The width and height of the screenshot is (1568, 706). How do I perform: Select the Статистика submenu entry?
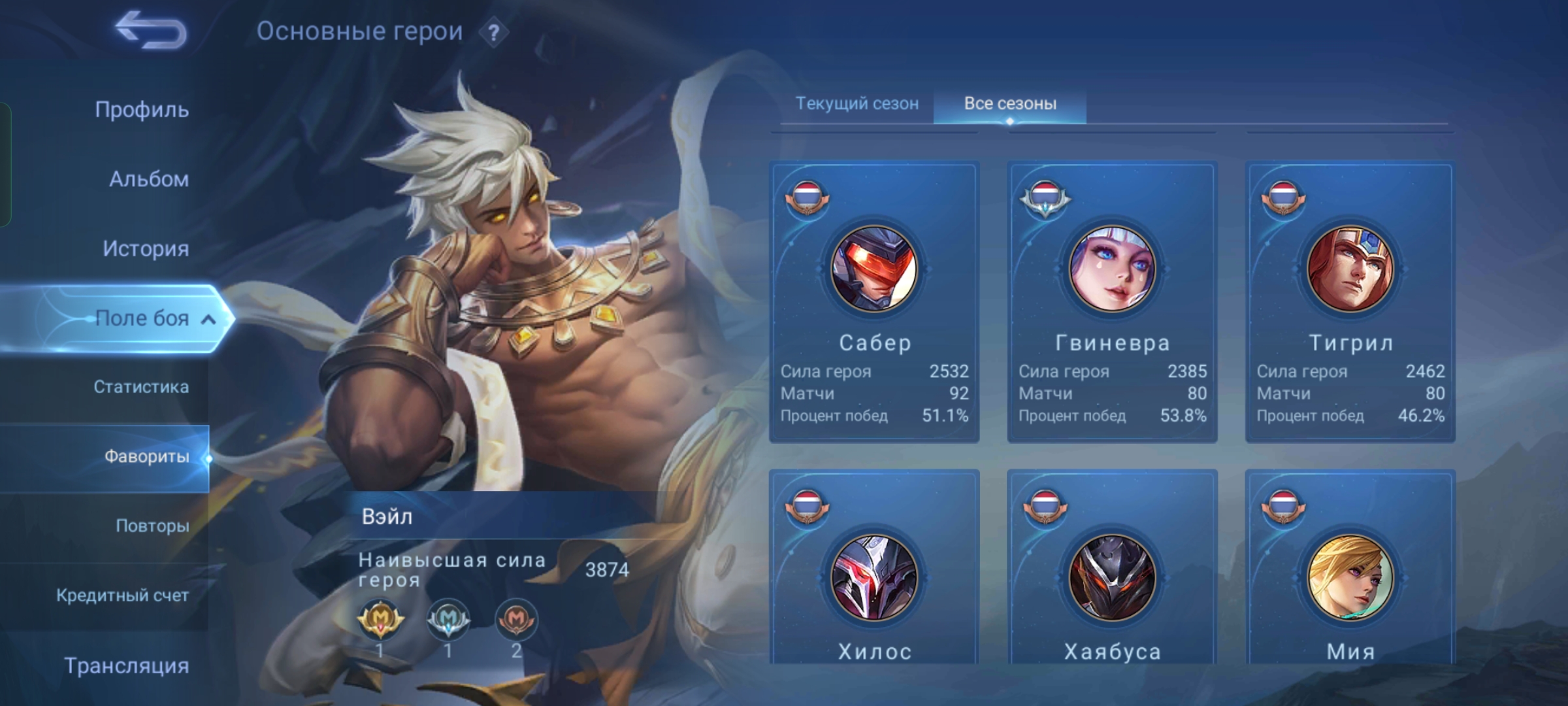(140, 387)
